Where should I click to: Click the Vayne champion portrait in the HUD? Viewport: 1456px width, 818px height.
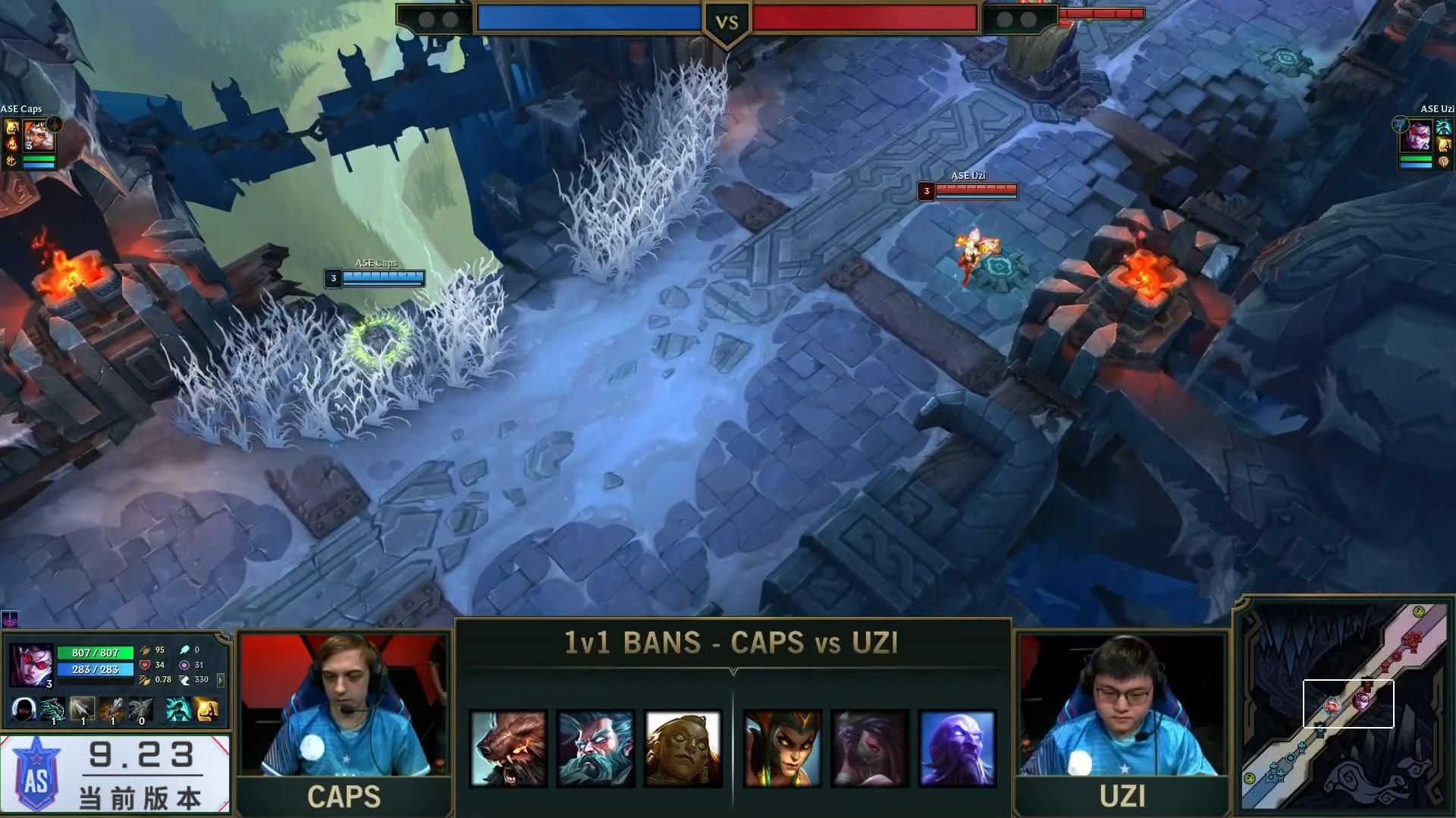coord(31,665)
